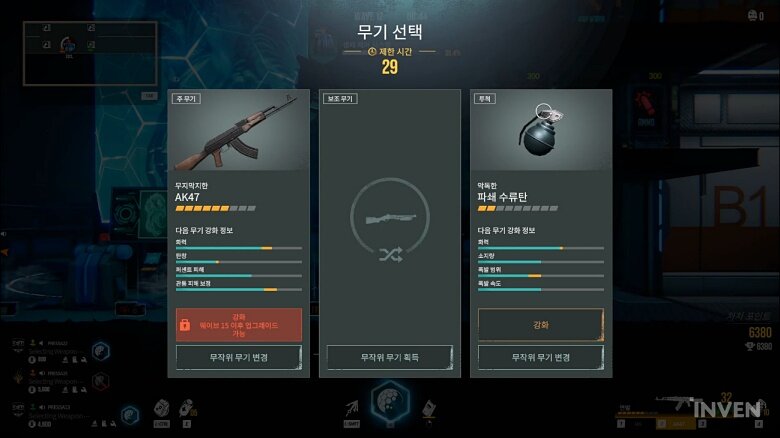The width and height of the screenshot is (780, 438).
Task: Click the shotgun shuffle icon in secondary card
Action: pyautogui.click(x=389, y=226)
